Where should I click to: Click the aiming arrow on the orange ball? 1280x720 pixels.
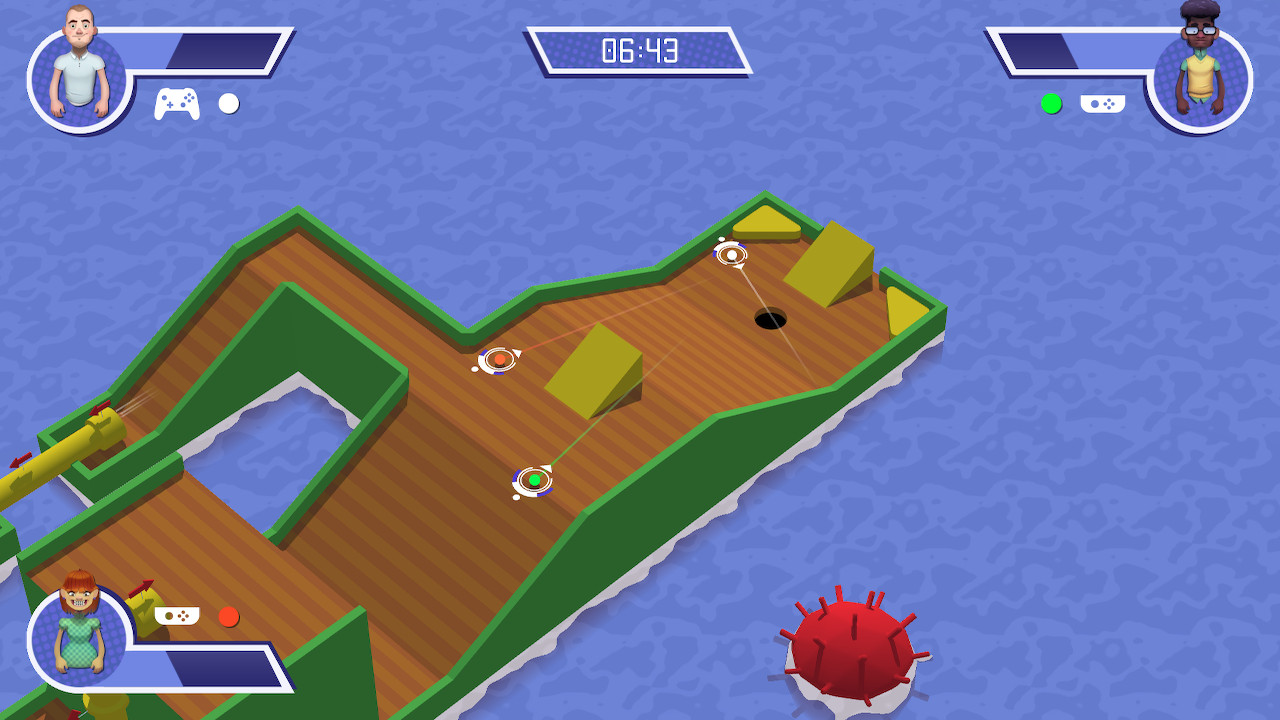[x=518, y=352]
